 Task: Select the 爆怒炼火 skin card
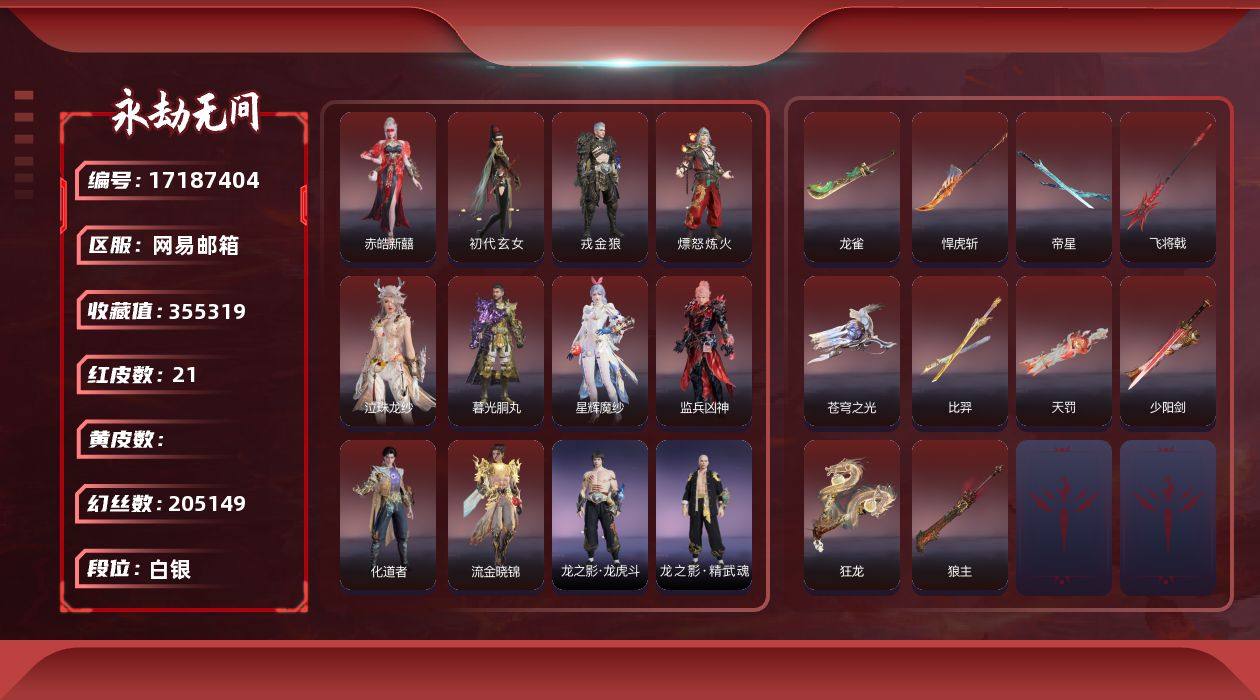click(704, 187)
